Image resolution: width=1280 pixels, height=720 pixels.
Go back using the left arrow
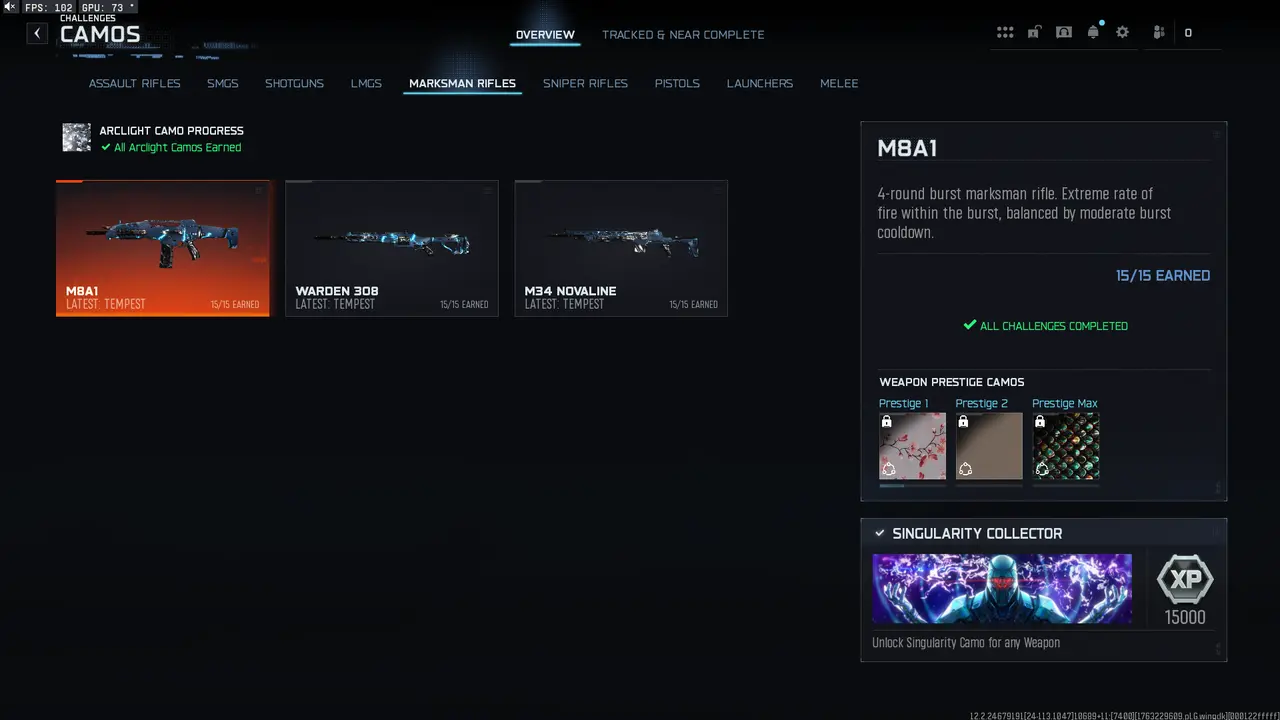coord(36,33)
